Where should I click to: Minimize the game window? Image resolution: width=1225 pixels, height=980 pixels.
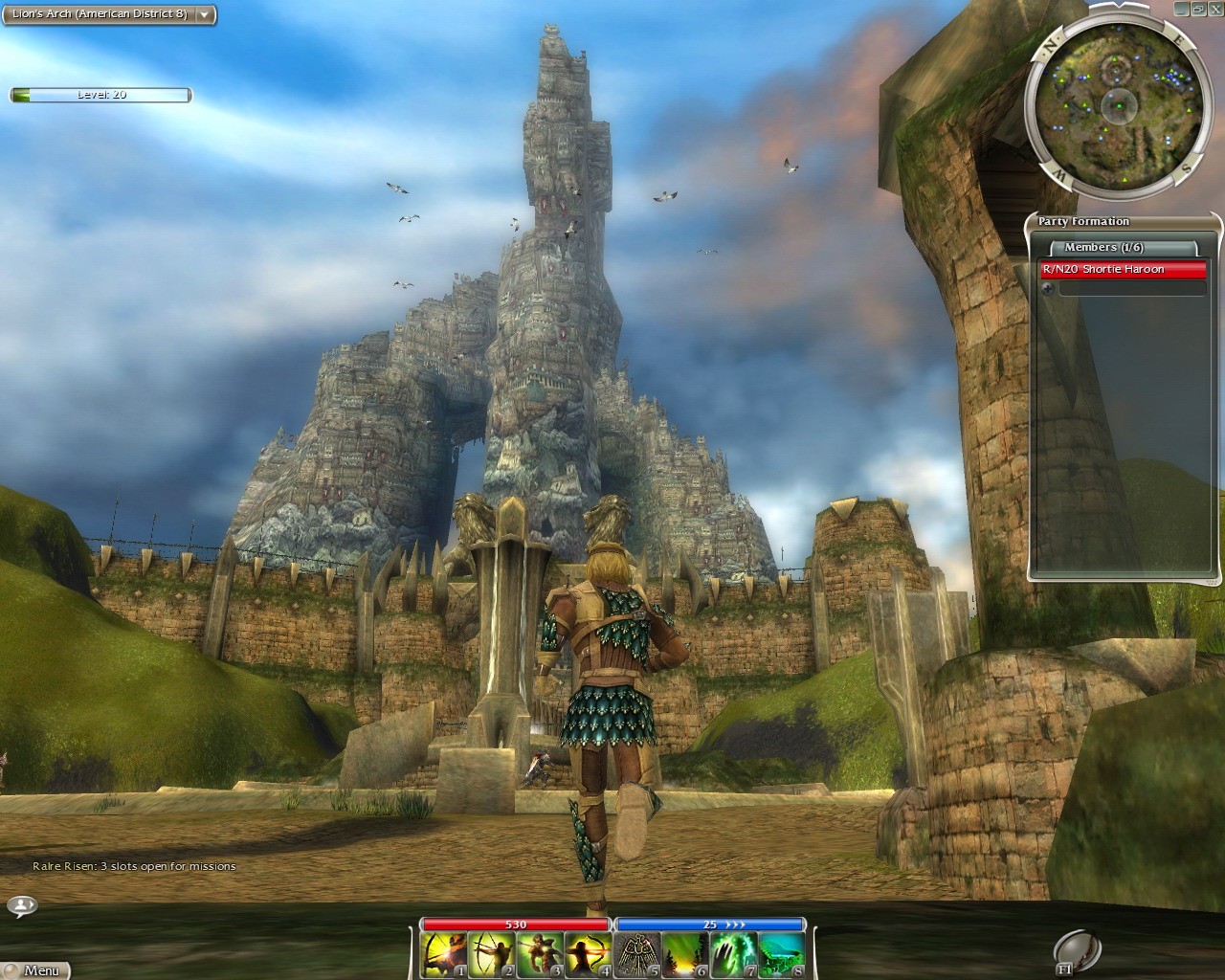coord(1183,8)
